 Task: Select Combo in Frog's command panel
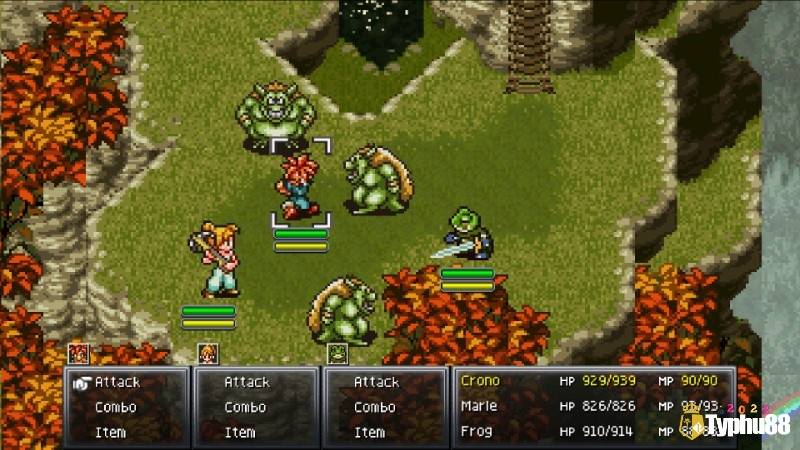tap(374, 407)
